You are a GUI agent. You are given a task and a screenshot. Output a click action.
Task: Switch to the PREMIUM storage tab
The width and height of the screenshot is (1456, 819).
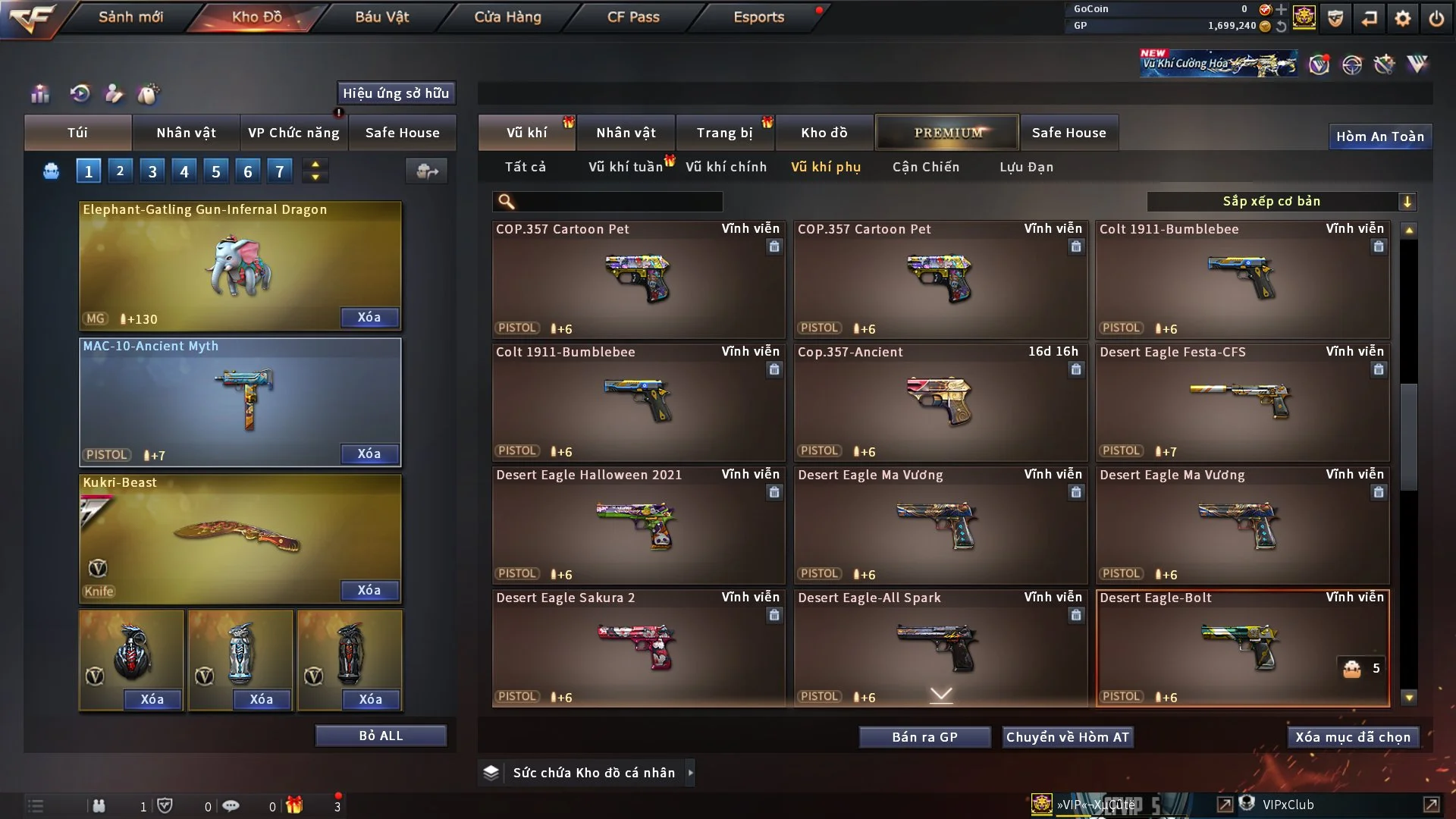pyautogui.click(x=947, y=133)
